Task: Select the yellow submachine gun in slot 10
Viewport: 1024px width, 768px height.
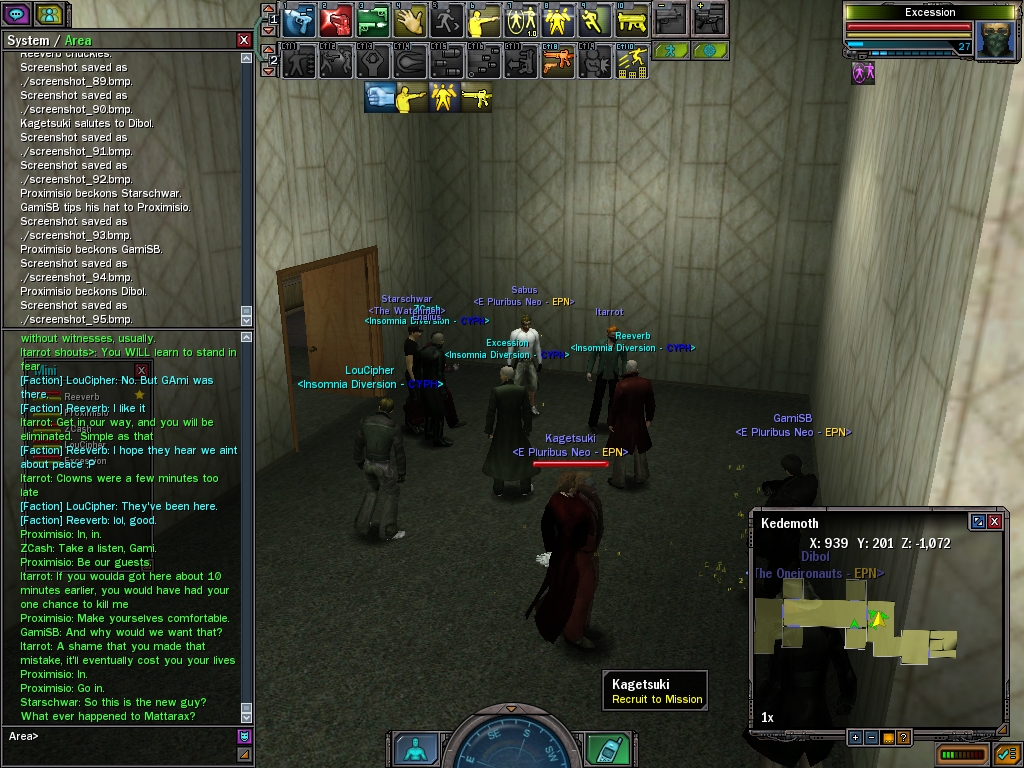Action: pos(632,20)
